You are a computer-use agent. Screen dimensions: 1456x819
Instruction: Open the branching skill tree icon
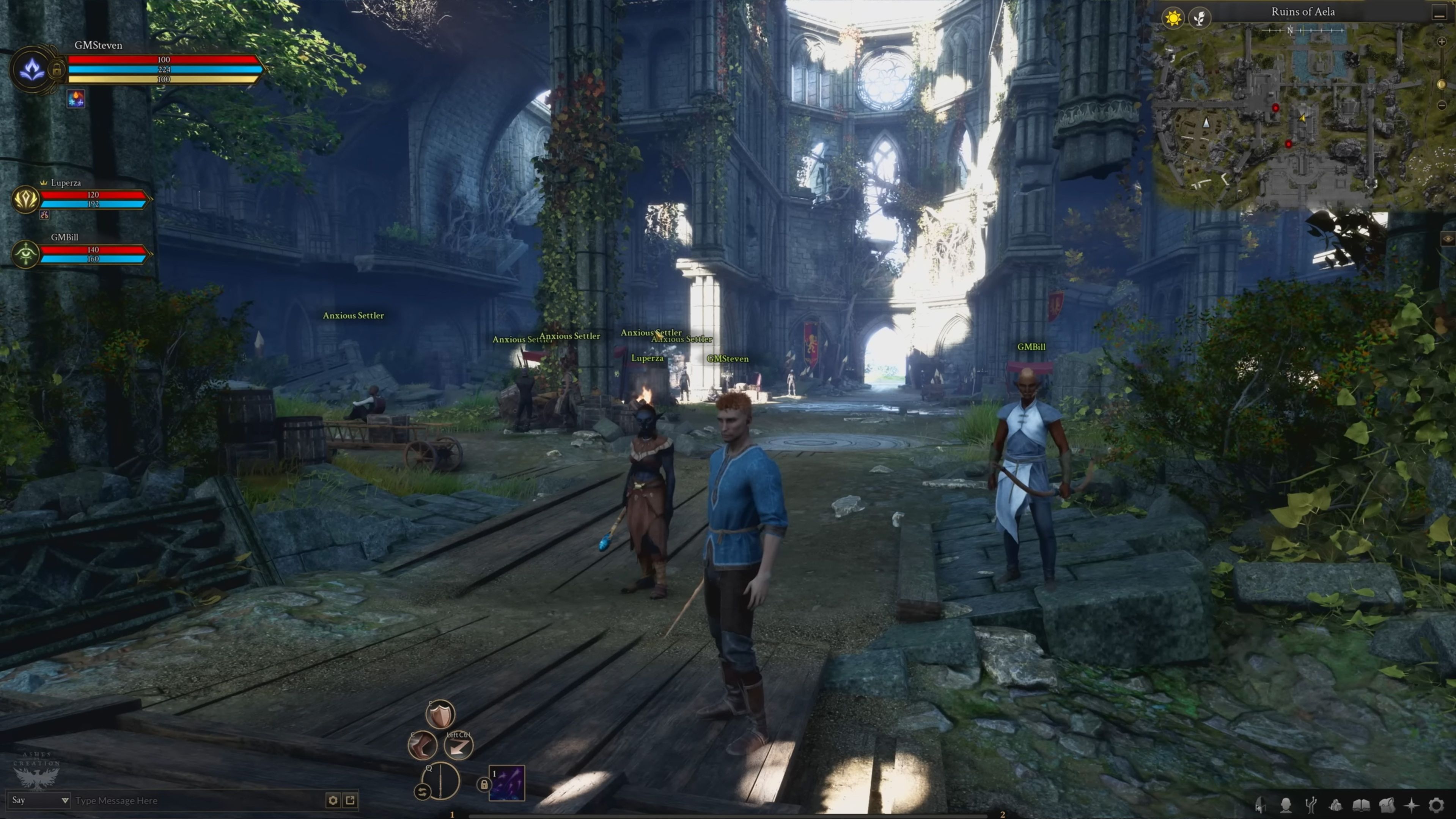click(x=1311, y=804)
